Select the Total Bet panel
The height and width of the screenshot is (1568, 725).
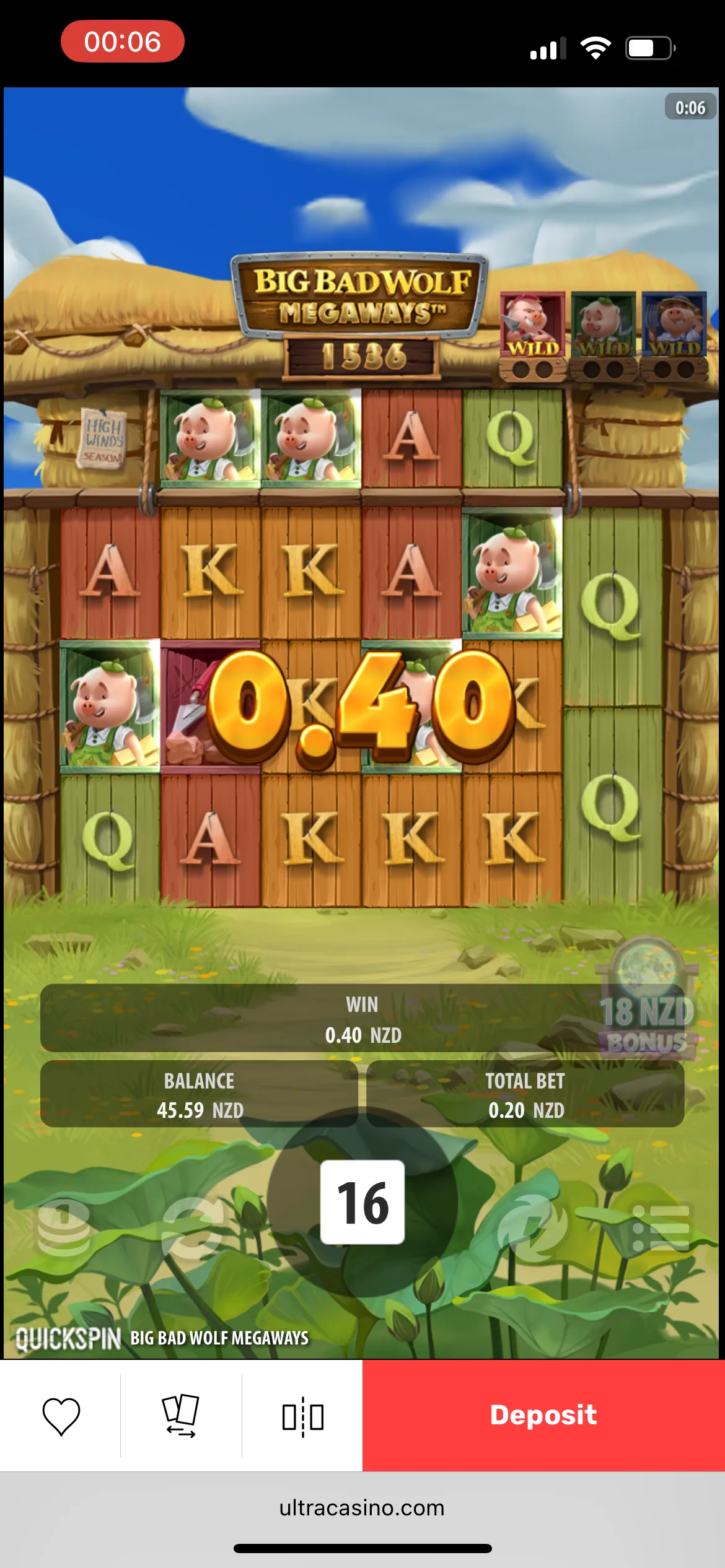pos(525,1095)
